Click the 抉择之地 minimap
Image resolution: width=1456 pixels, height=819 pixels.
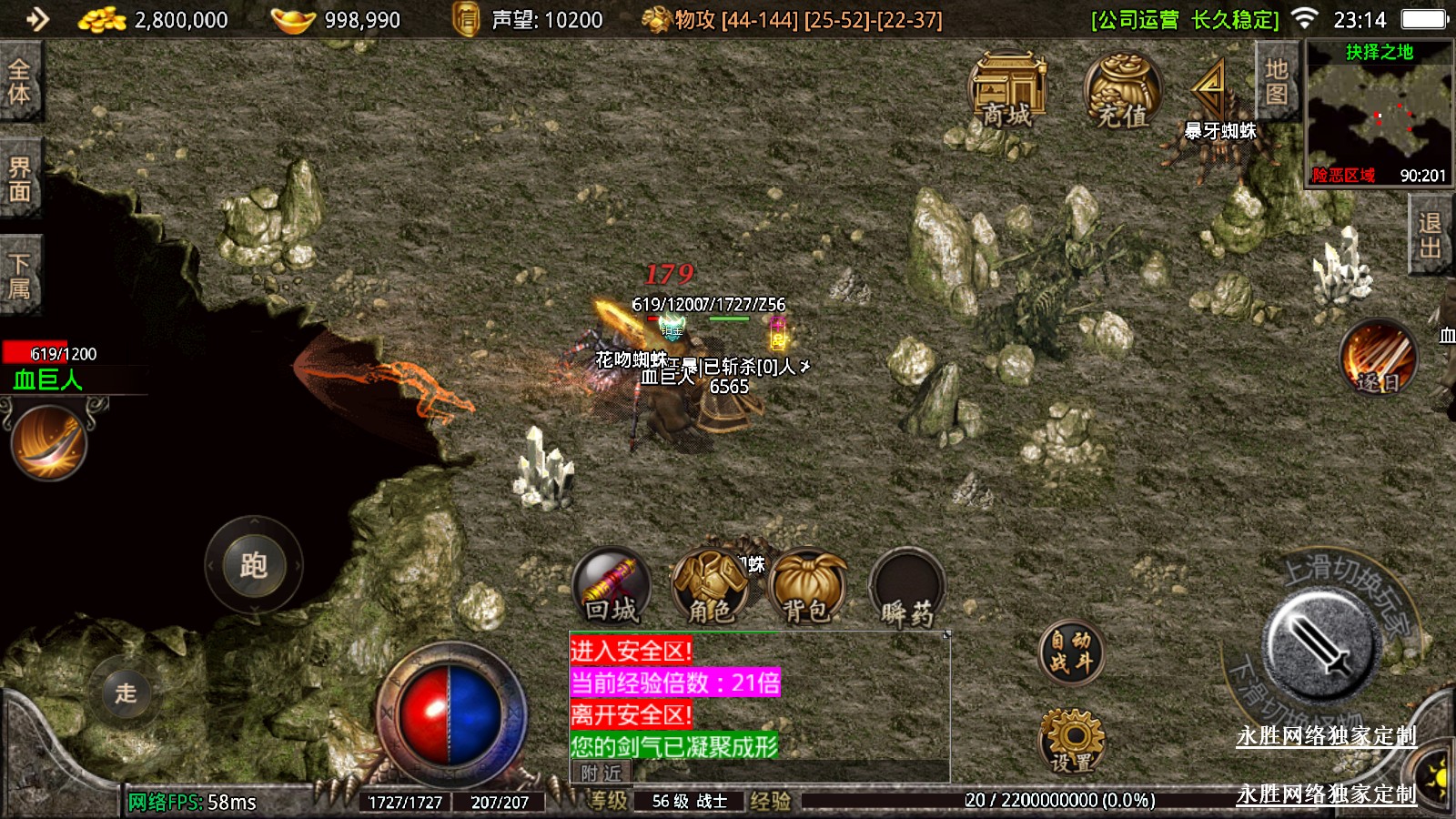[1379, 114]
